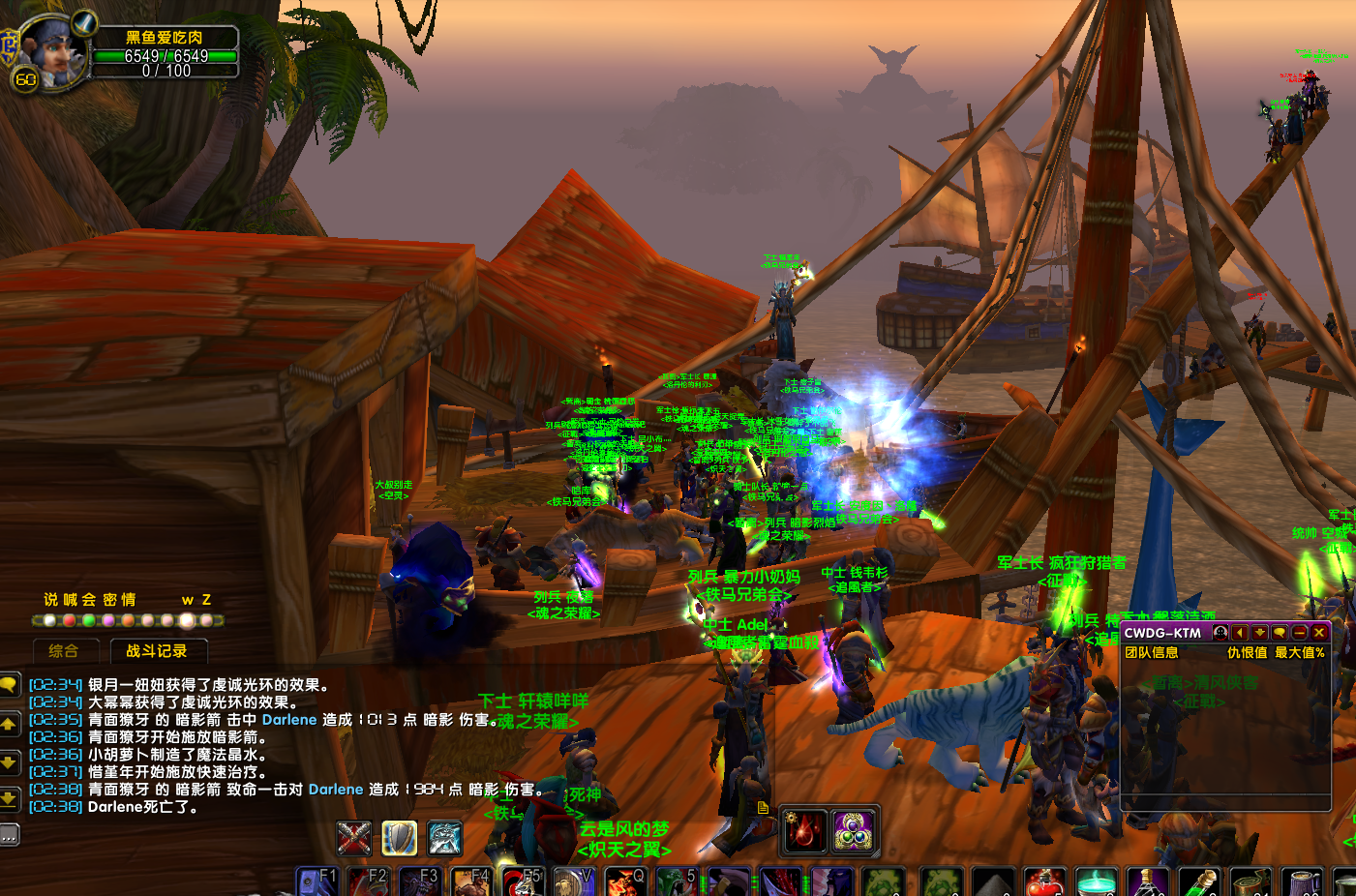Activate the crossed swords stance icon
The image size is (1356, 896).
pyautogui.click(x=354, y=838)
